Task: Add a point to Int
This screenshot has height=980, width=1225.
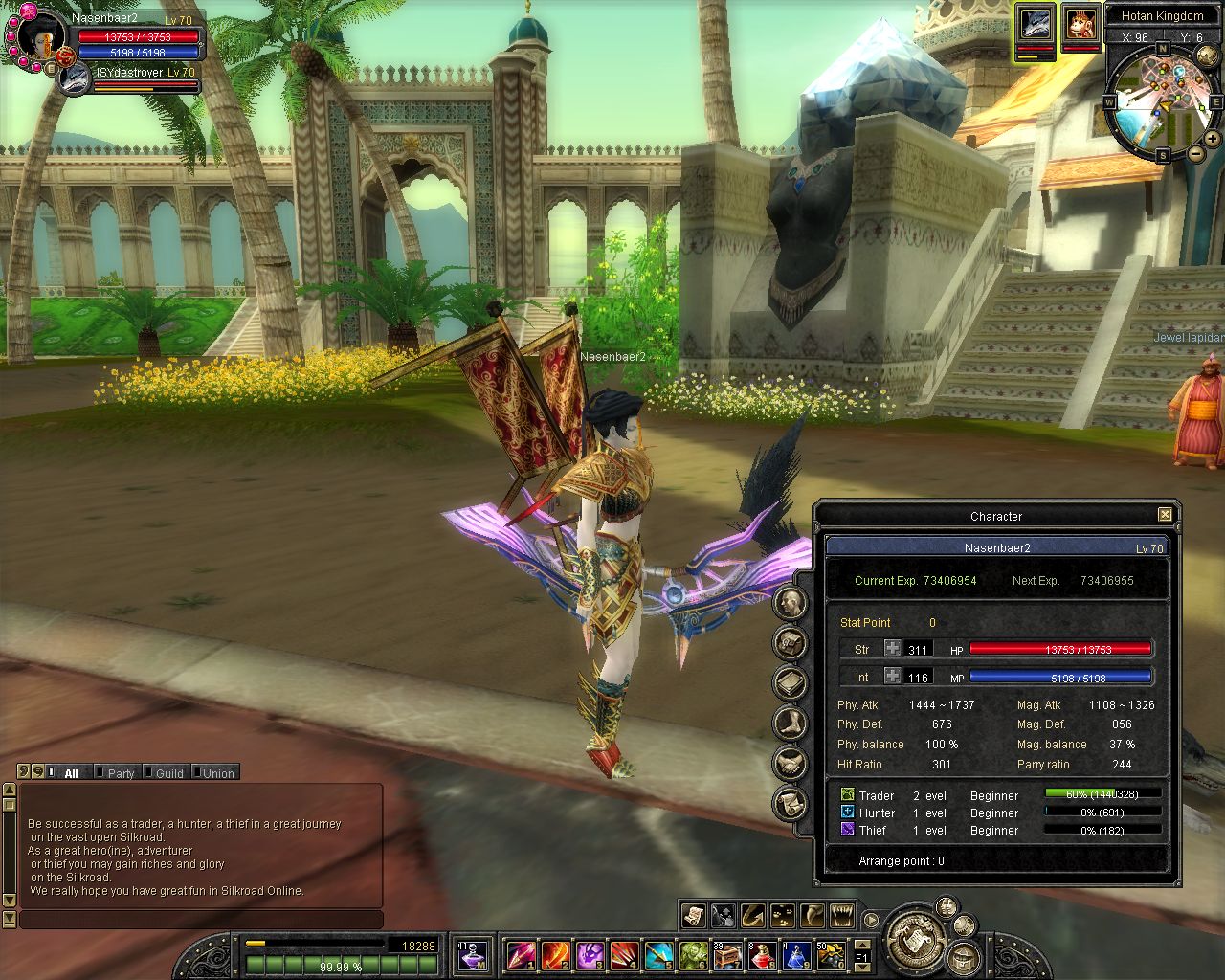Action: tap(892, 677)
